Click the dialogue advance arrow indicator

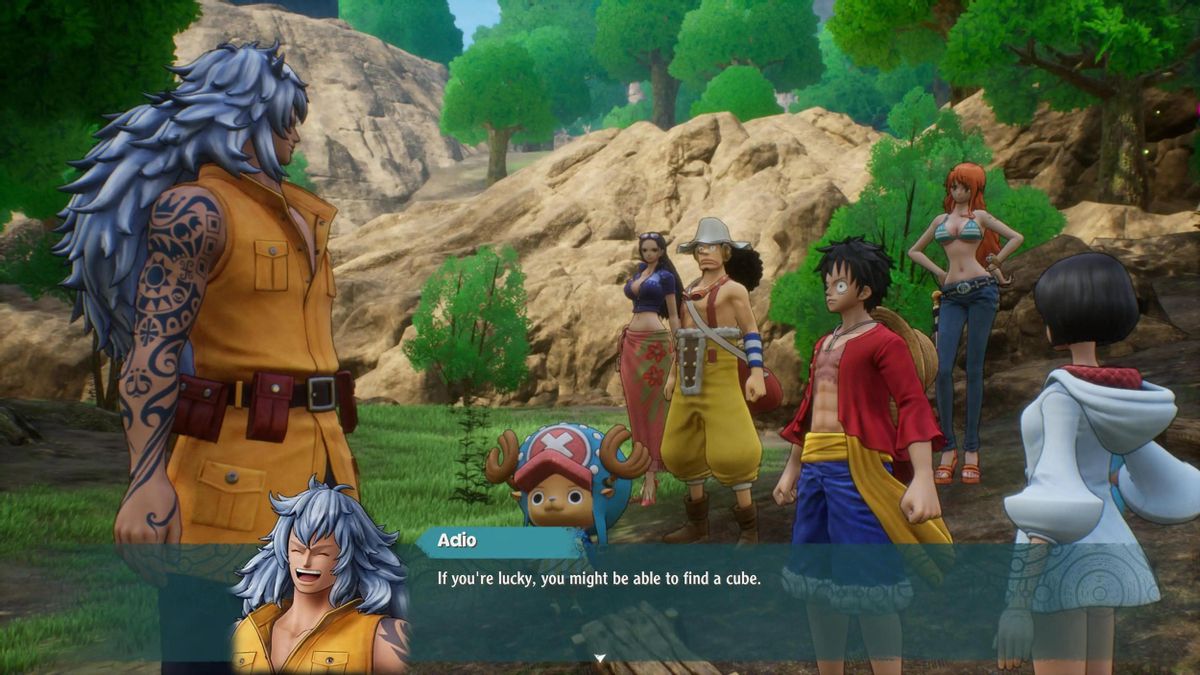click(600, 658)
